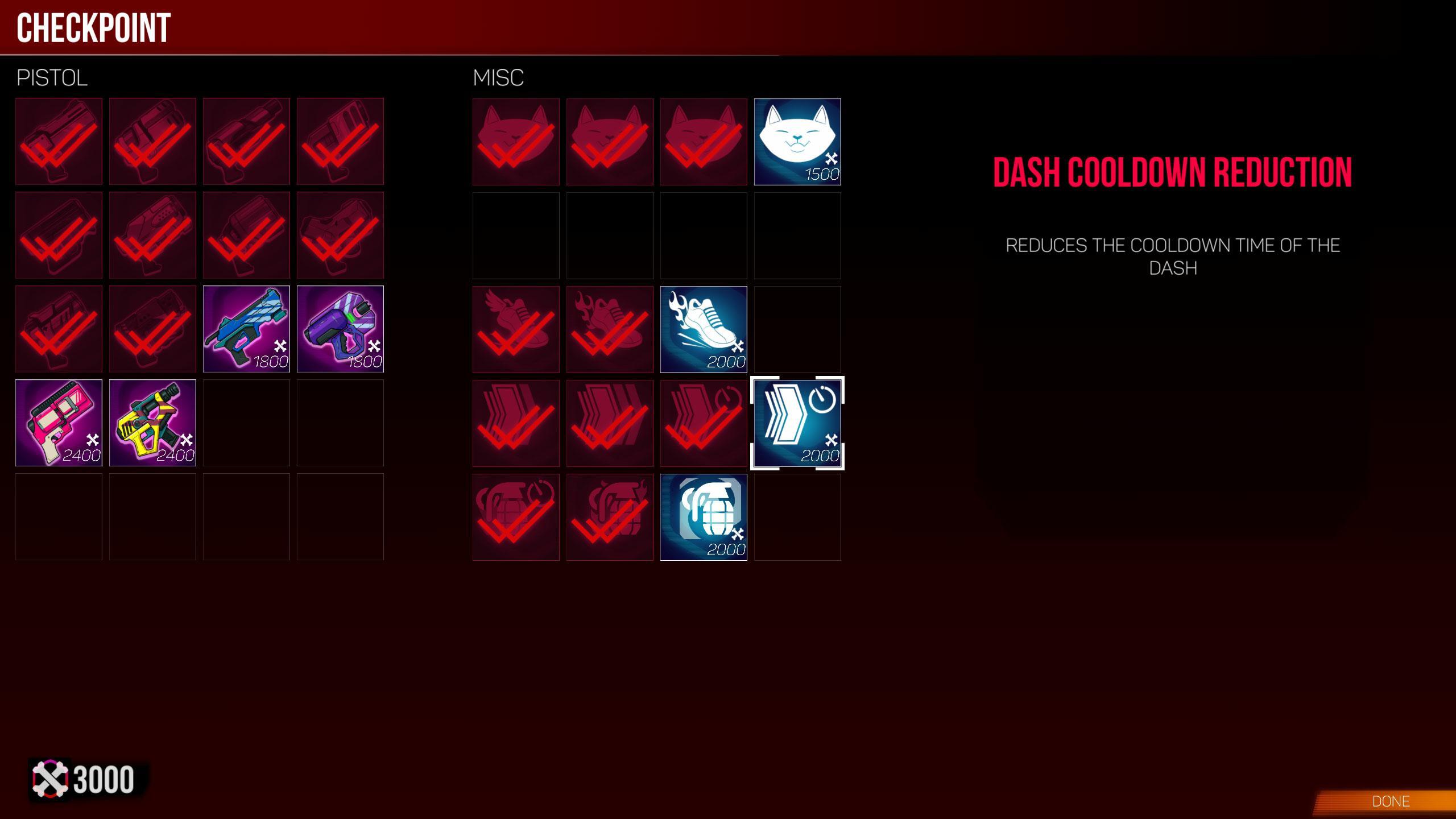Select the pink pistol costing 2400
Viewport: 1456px width, 819px height.
[60, 422]
